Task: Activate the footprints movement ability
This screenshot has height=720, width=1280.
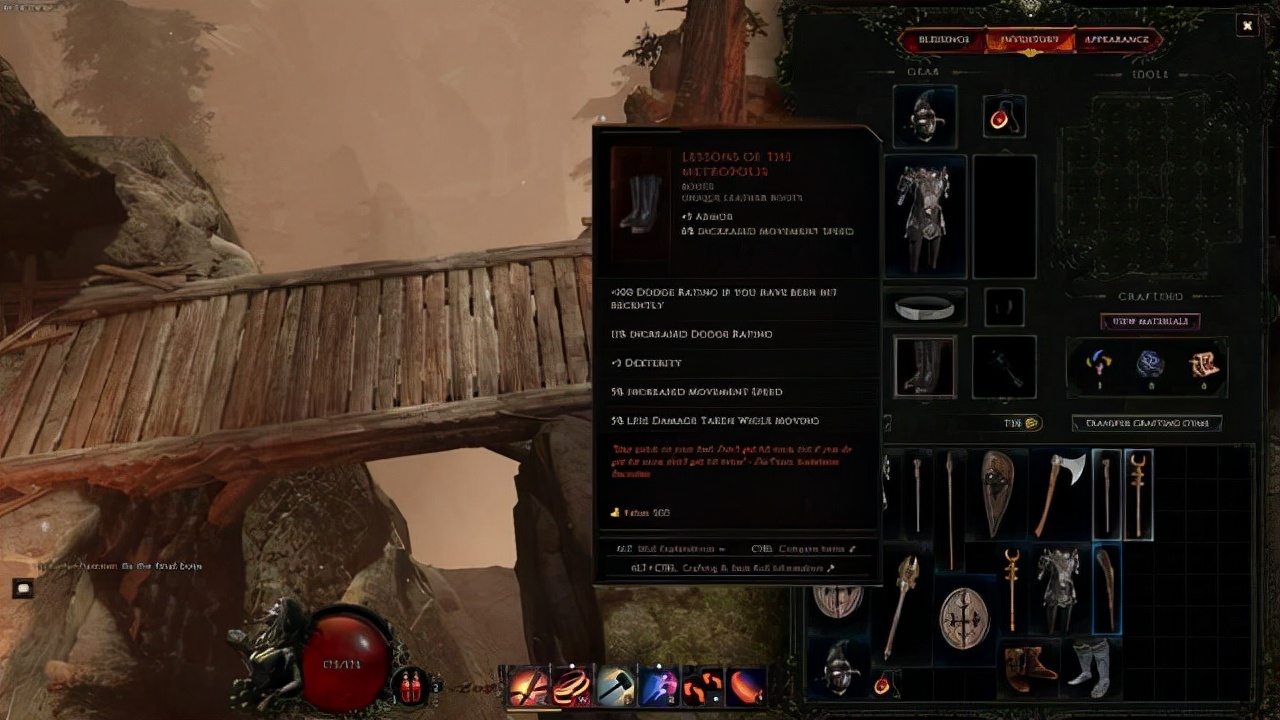Action: point(702,687)
